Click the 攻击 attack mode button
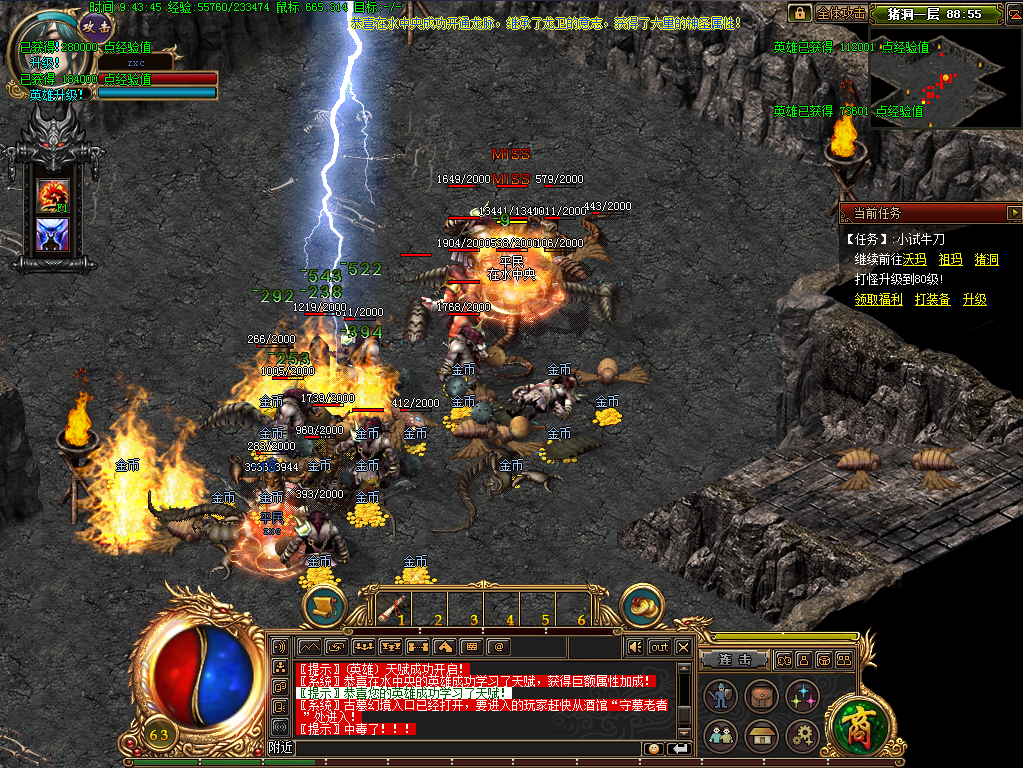The width and height of the screenshot is (1023, 768). [97, 27]
